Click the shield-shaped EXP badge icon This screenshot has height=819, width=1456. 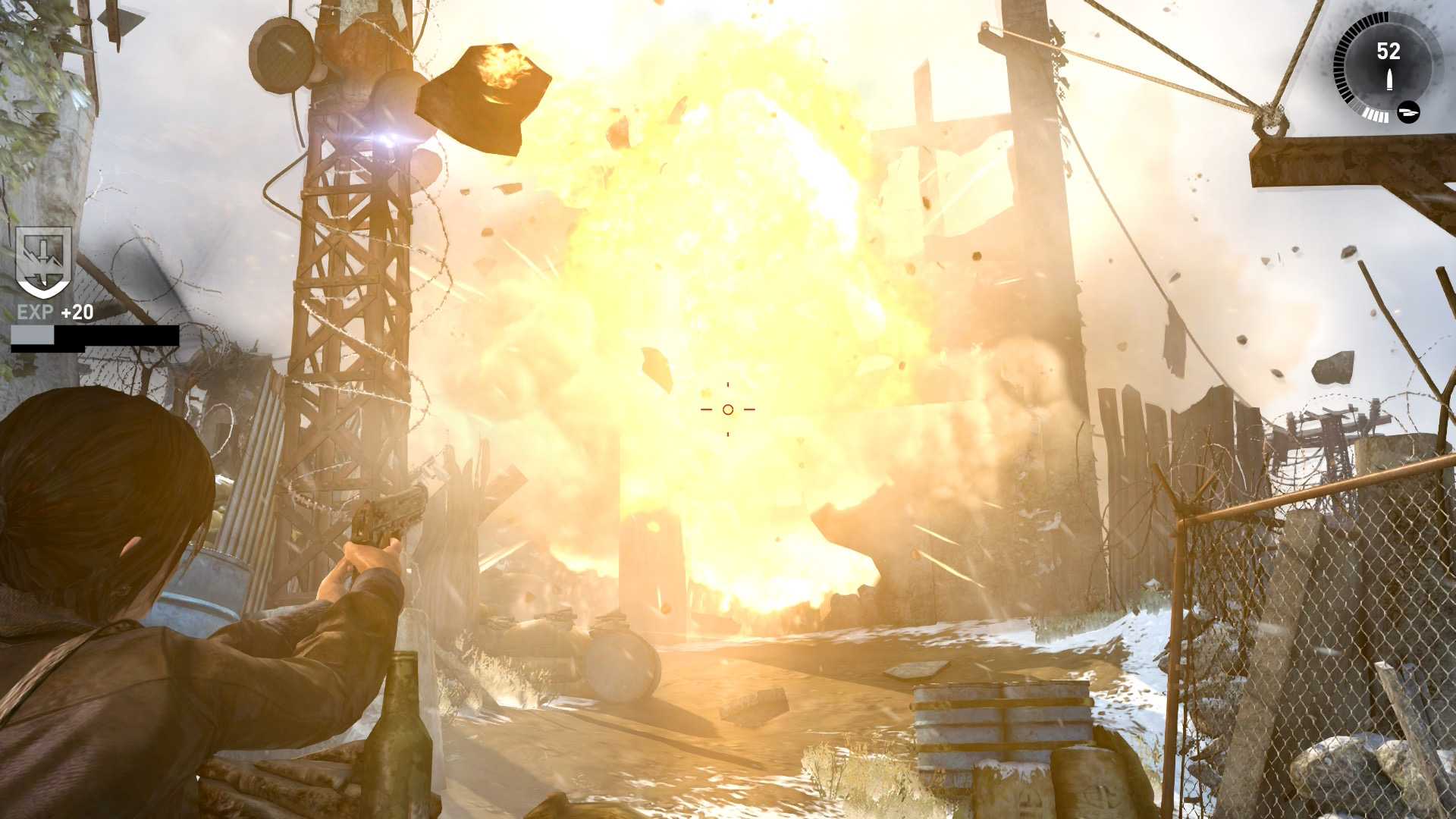[44, 261]
